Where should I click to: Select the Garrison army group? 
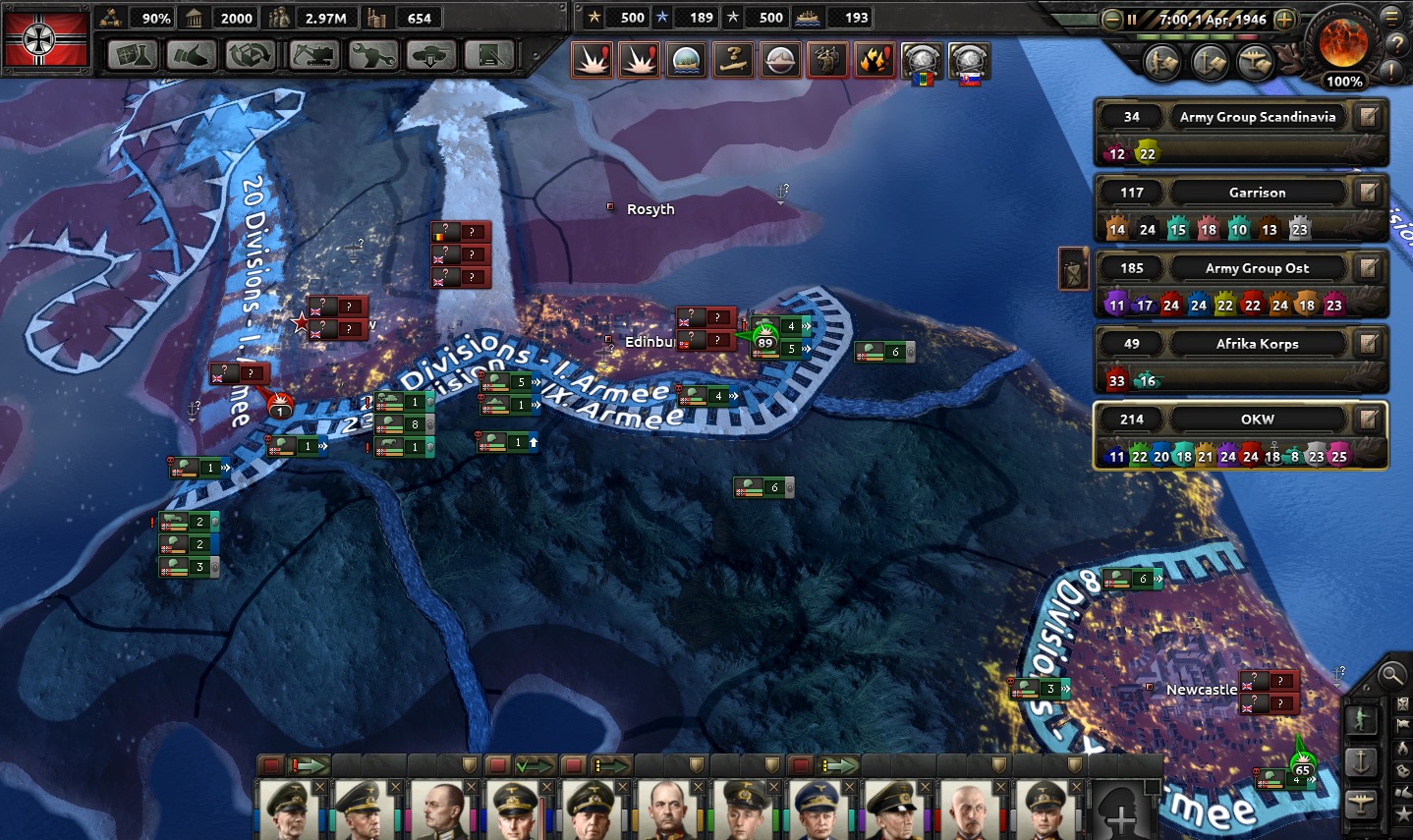point(1257,193)
